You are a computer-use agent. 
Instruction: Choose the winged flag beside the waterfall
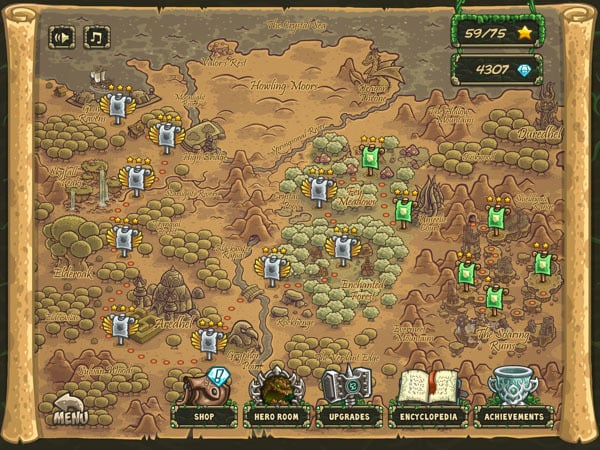135,177
